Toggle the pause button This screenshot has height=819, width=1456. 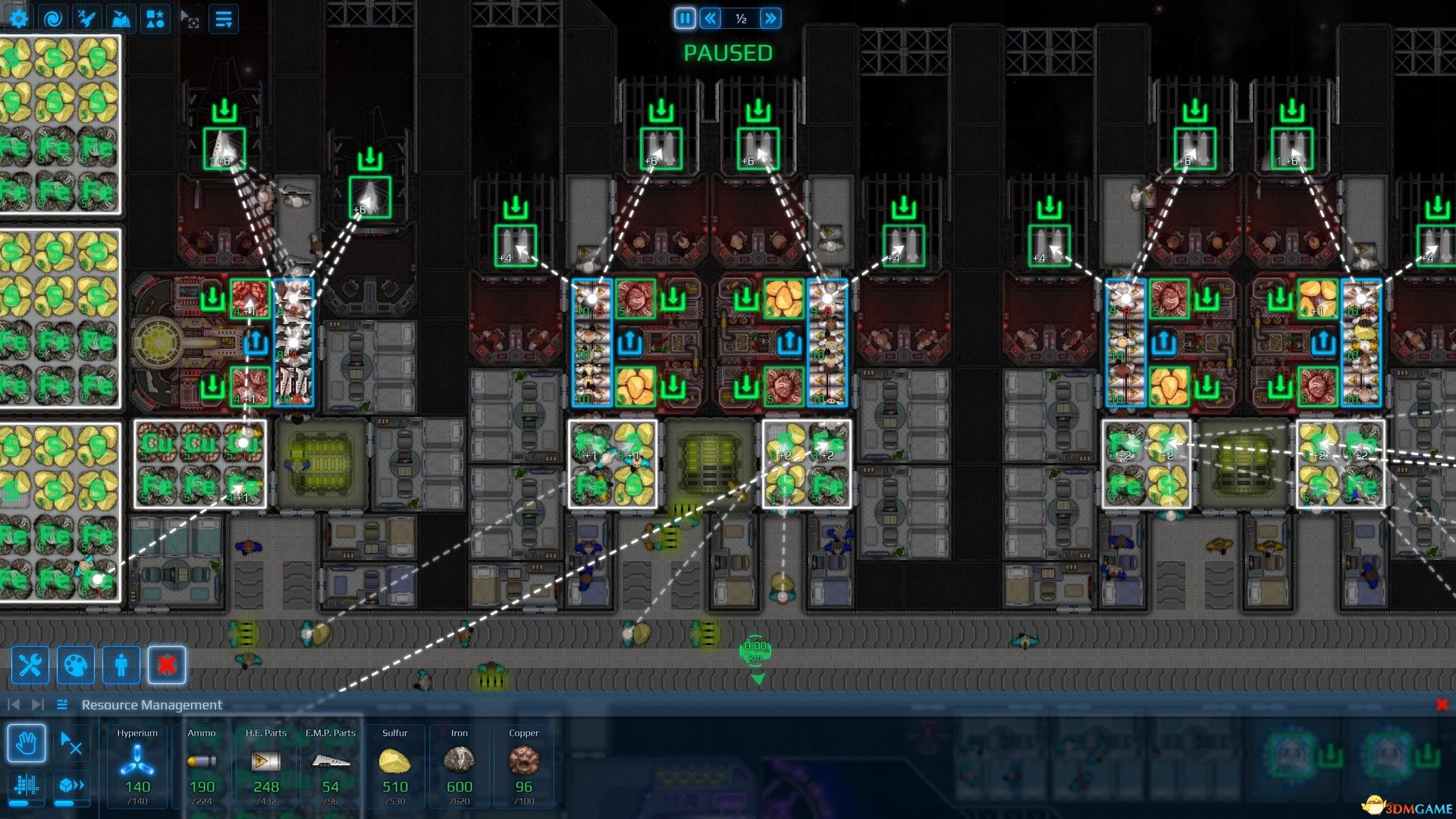click(x=684, y=18)
